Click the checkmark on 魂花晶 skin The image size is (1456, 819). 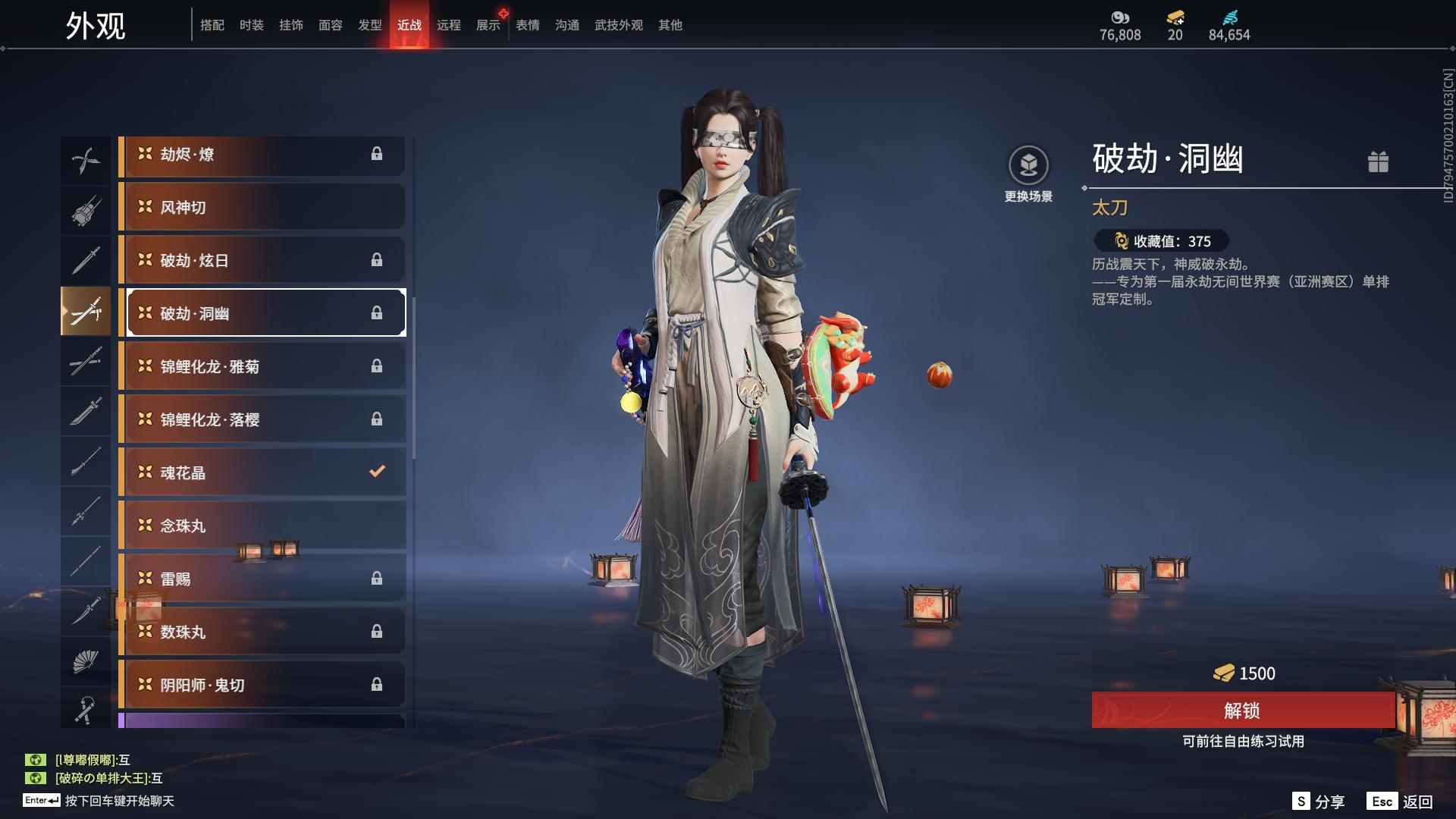coord(377,471)
